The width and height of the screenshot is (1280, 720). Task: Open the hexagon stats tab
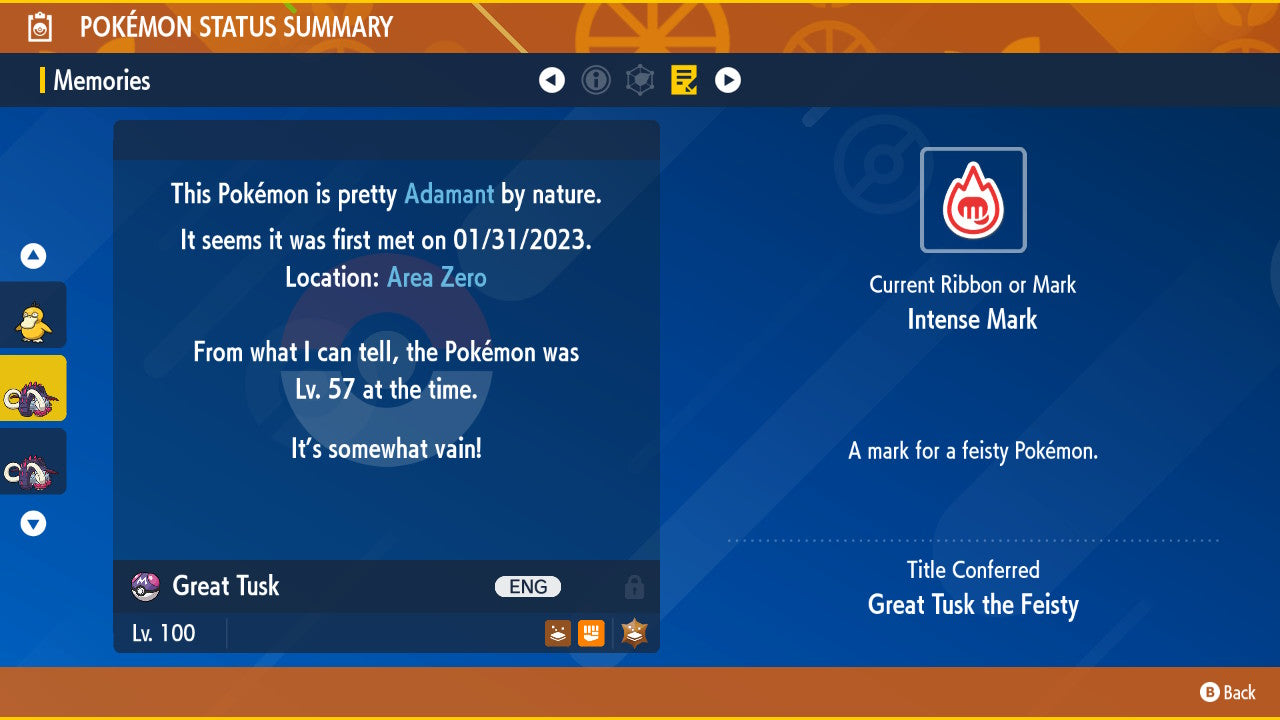pos(640,80)
